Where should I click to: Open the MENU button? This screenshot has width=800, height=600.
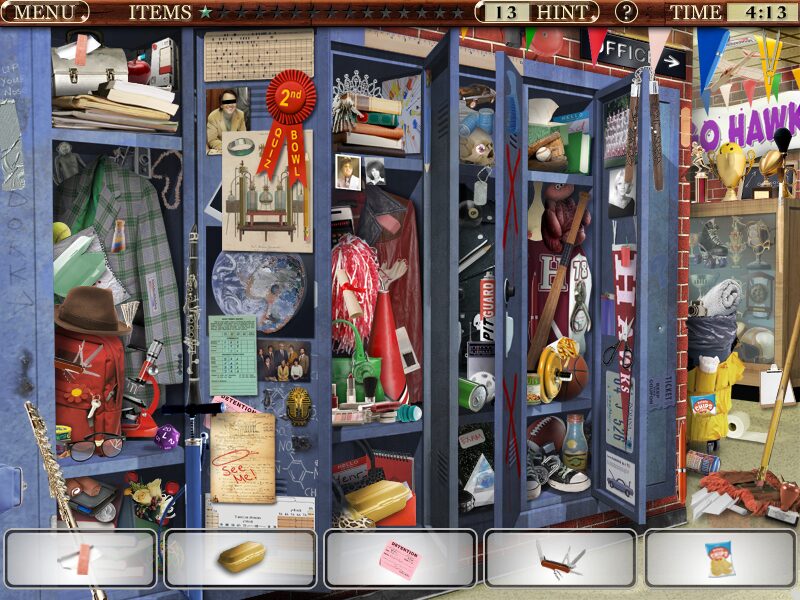pyautogui.click(x=45, y=13)
